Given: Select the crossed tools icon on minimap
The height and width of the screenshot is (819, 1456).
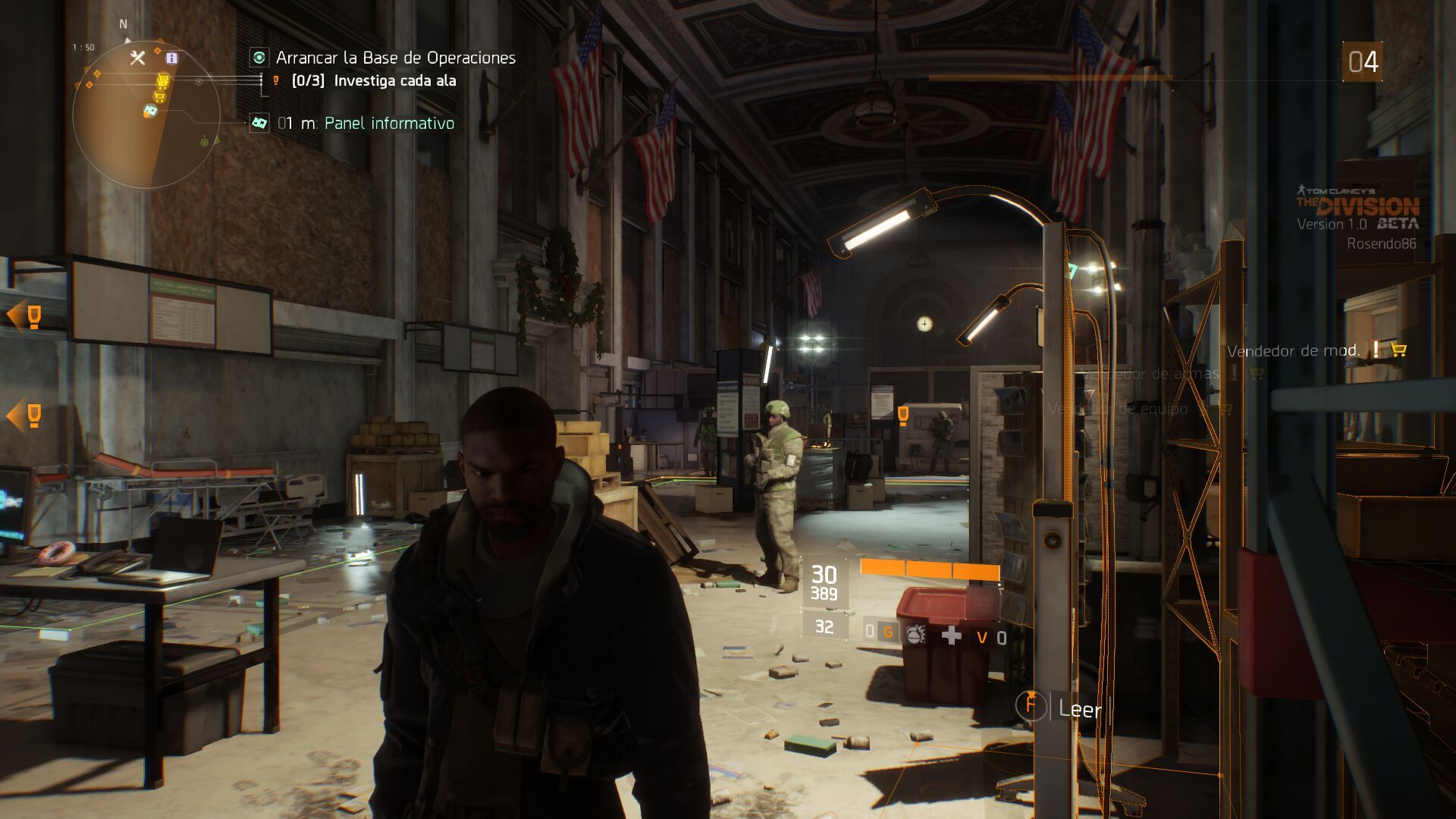Looking at the screenshot, I should pyautogui.click(x=137, y=58).
